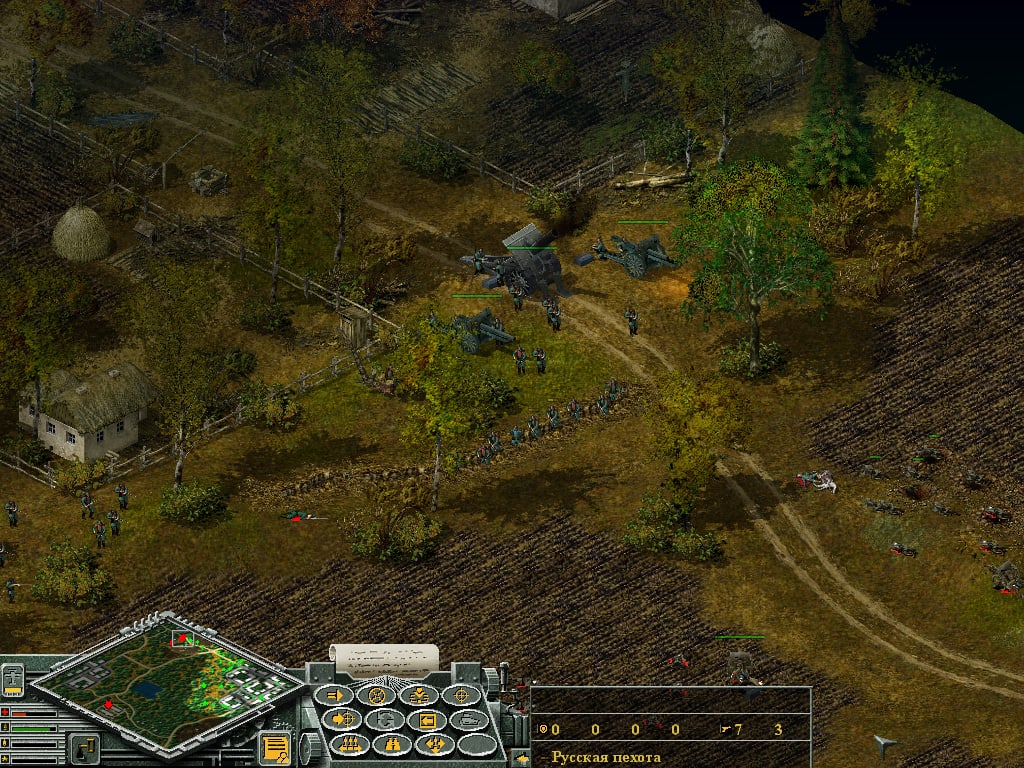Activate the move order arrow button
The width and height of the screenshot is (1024, 768).
(x=335, y=695)
